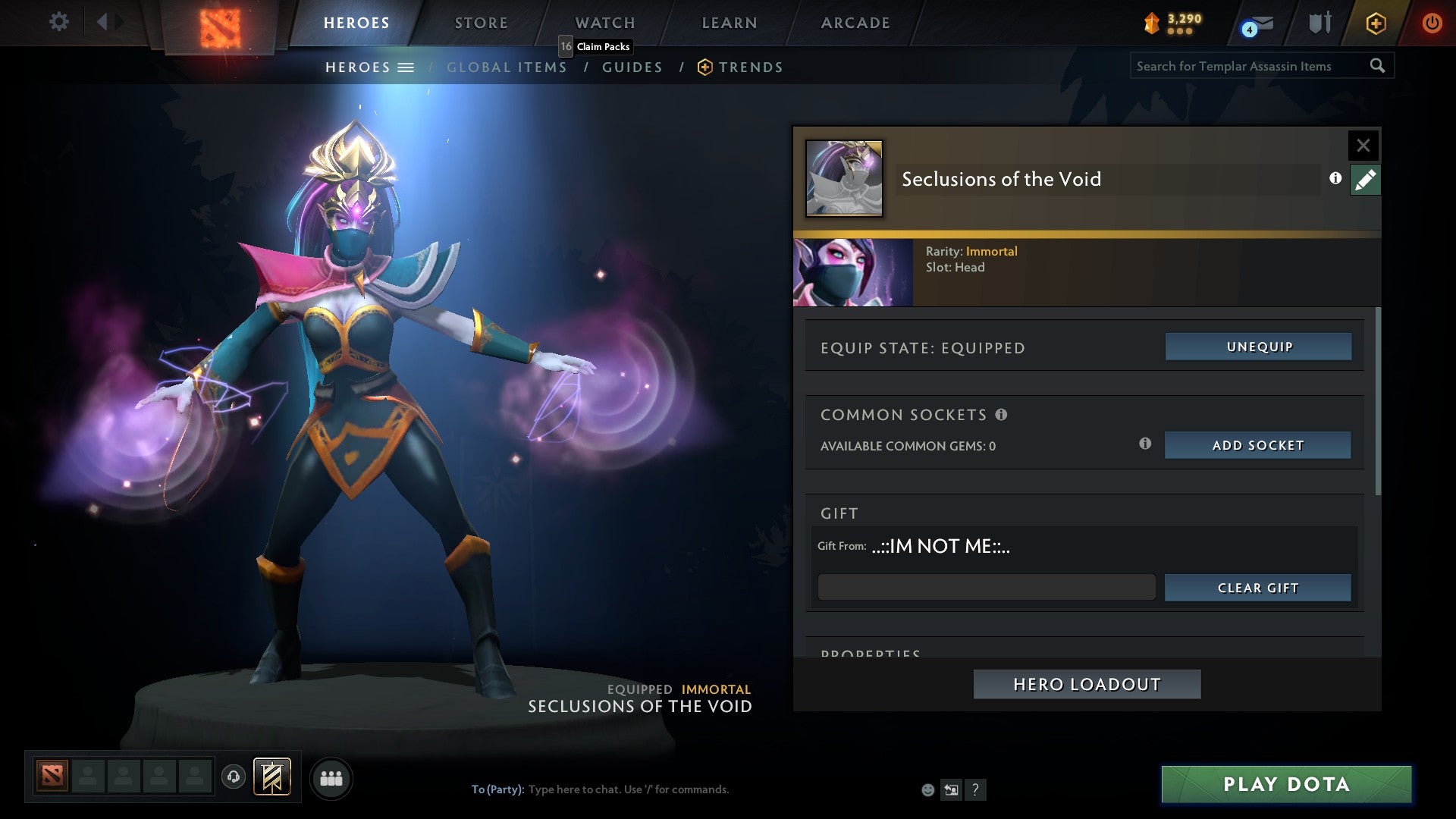Image resolution: width=1456 pixels, height=819 pixels.
Task: Open the emoticon picker in chat bar
Action: click(x=927, y=790)
